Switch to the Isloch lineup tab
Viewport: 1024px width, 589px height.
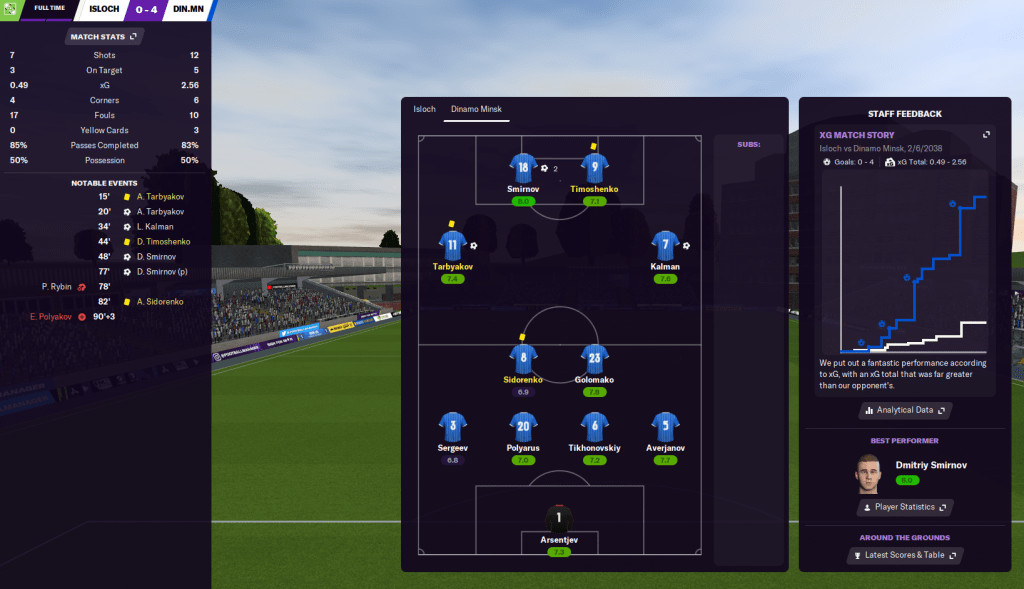425,109
